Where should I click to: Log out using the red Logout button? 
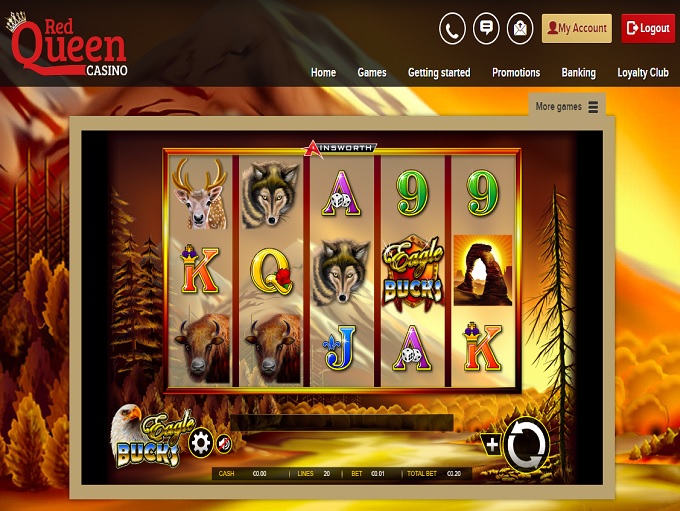click(648, 28)
